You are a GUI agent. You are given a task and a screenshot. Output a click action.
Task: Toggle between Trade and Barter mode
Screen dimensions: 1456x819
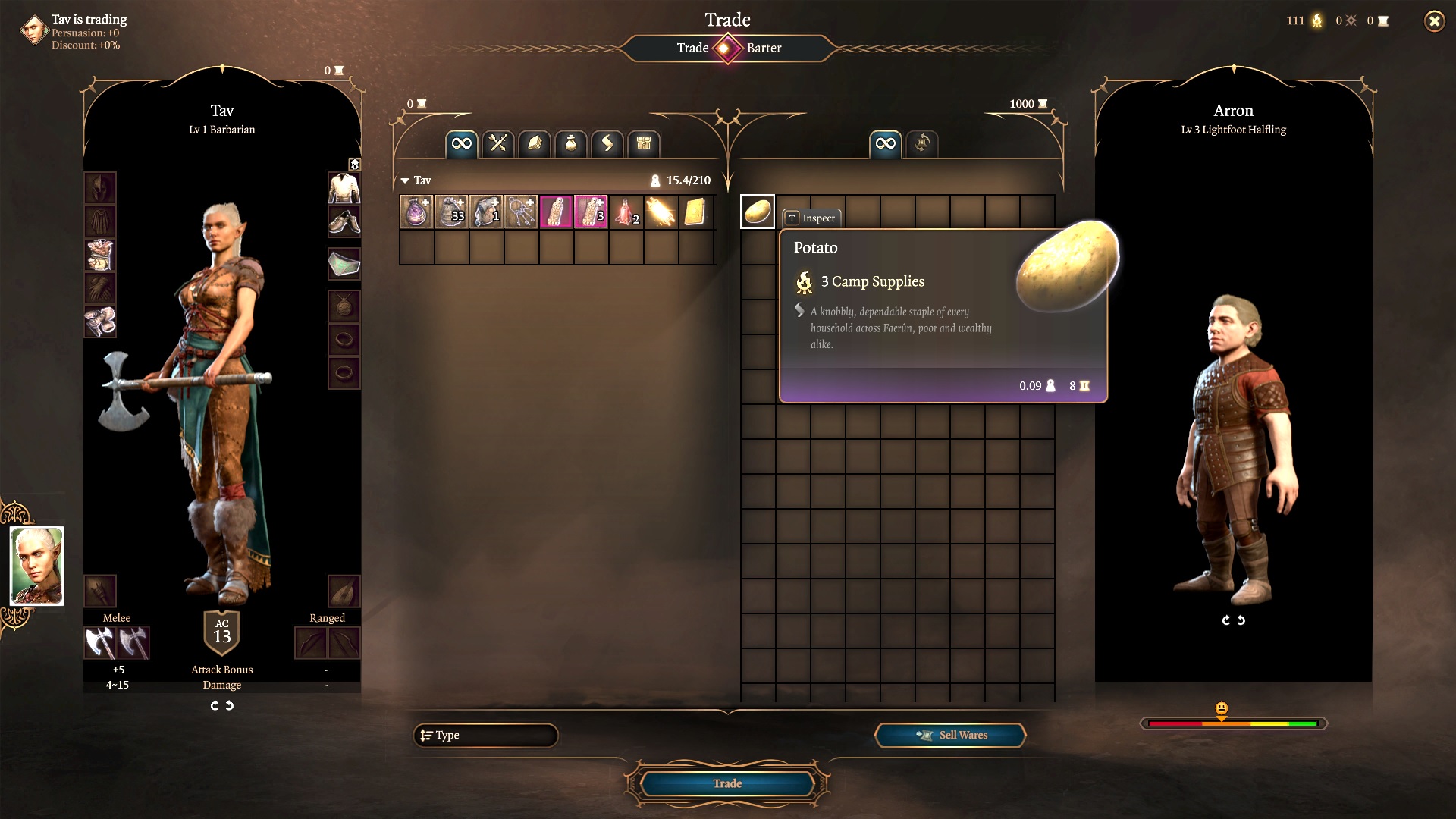point(727,49)
